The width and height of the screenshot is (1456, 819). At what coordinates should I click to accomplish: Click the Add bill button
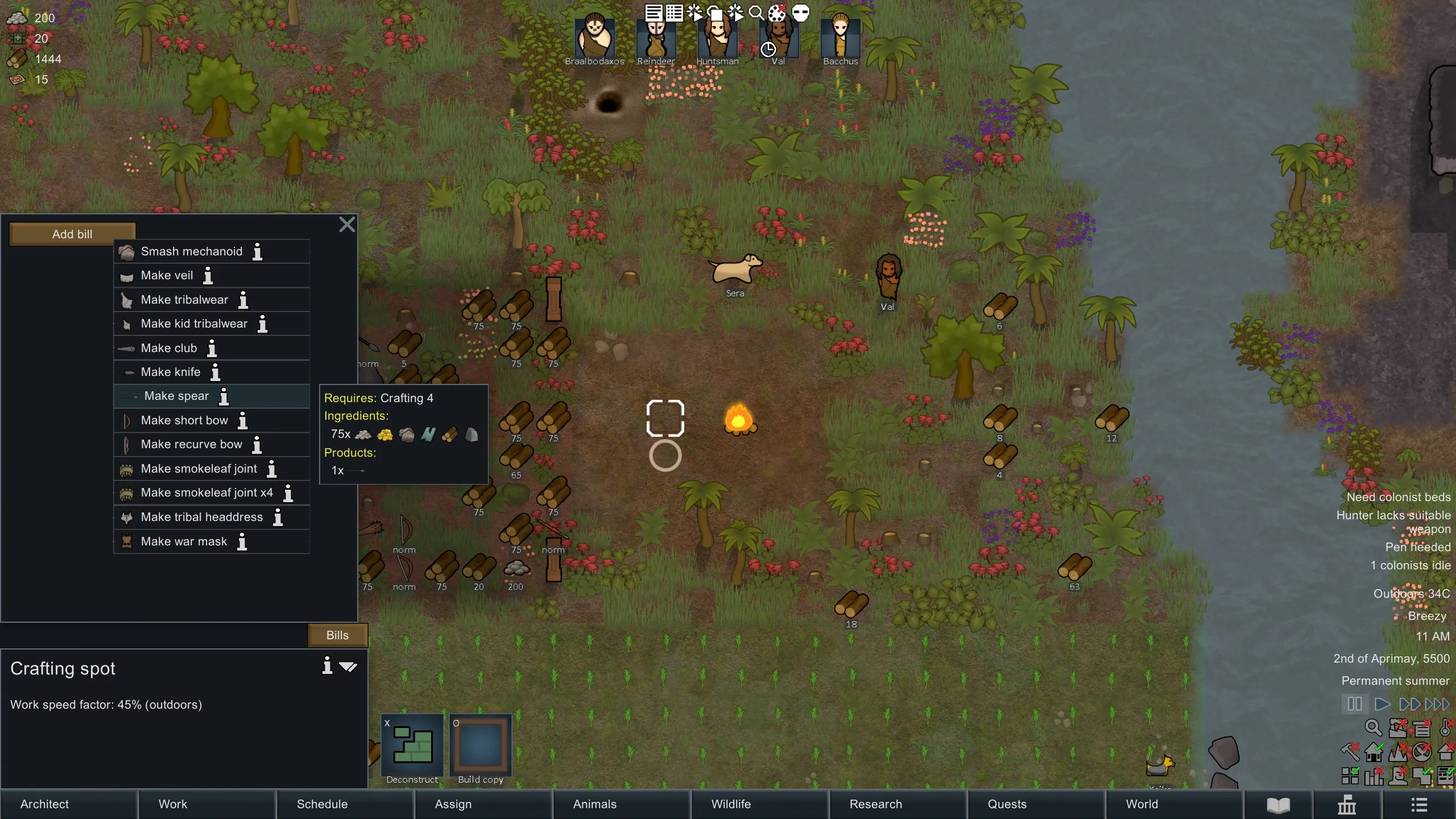tap(72, 234)
